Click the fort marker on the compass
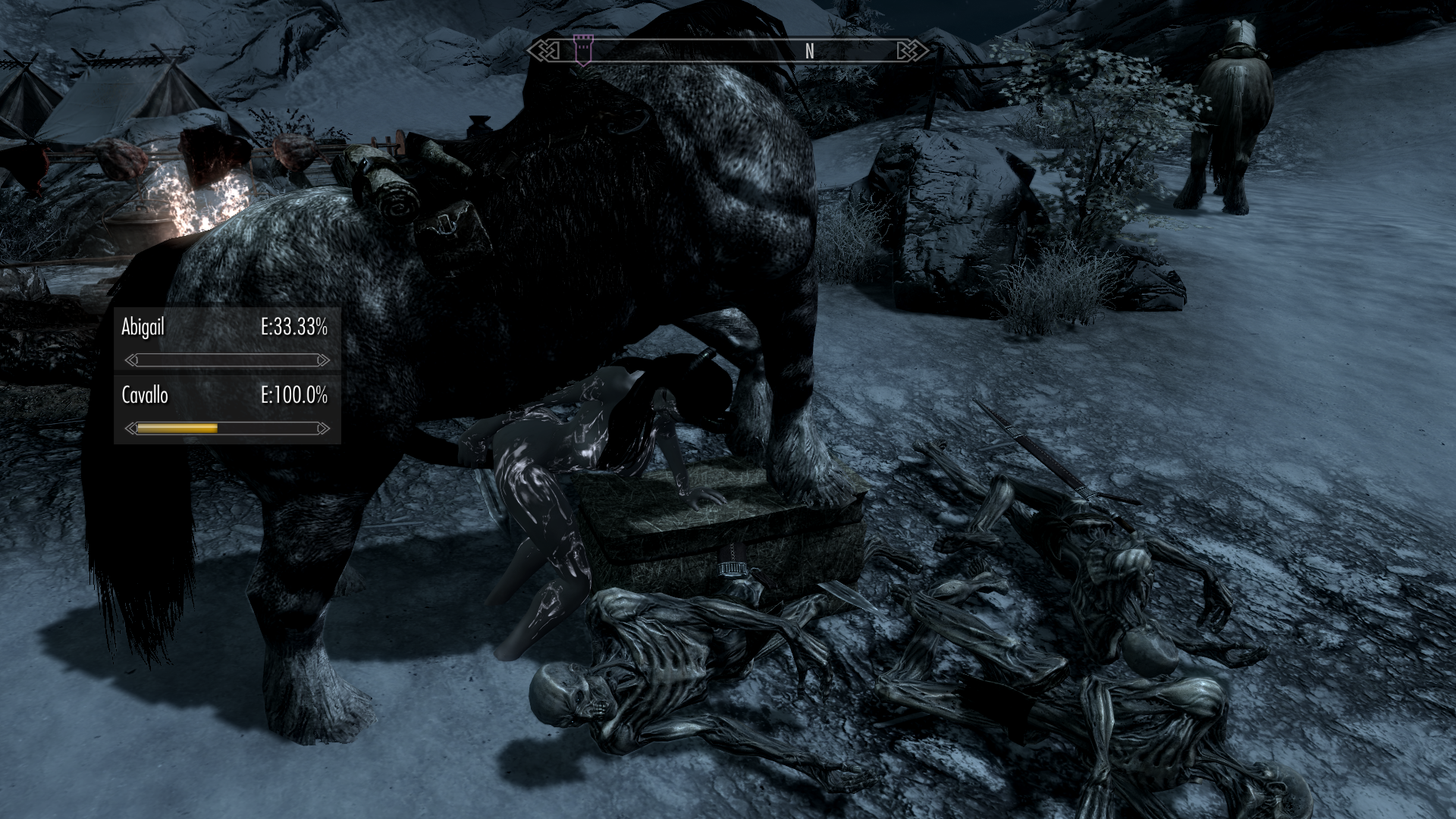The width and height of the screenshot is (1456, 819). 582,49
